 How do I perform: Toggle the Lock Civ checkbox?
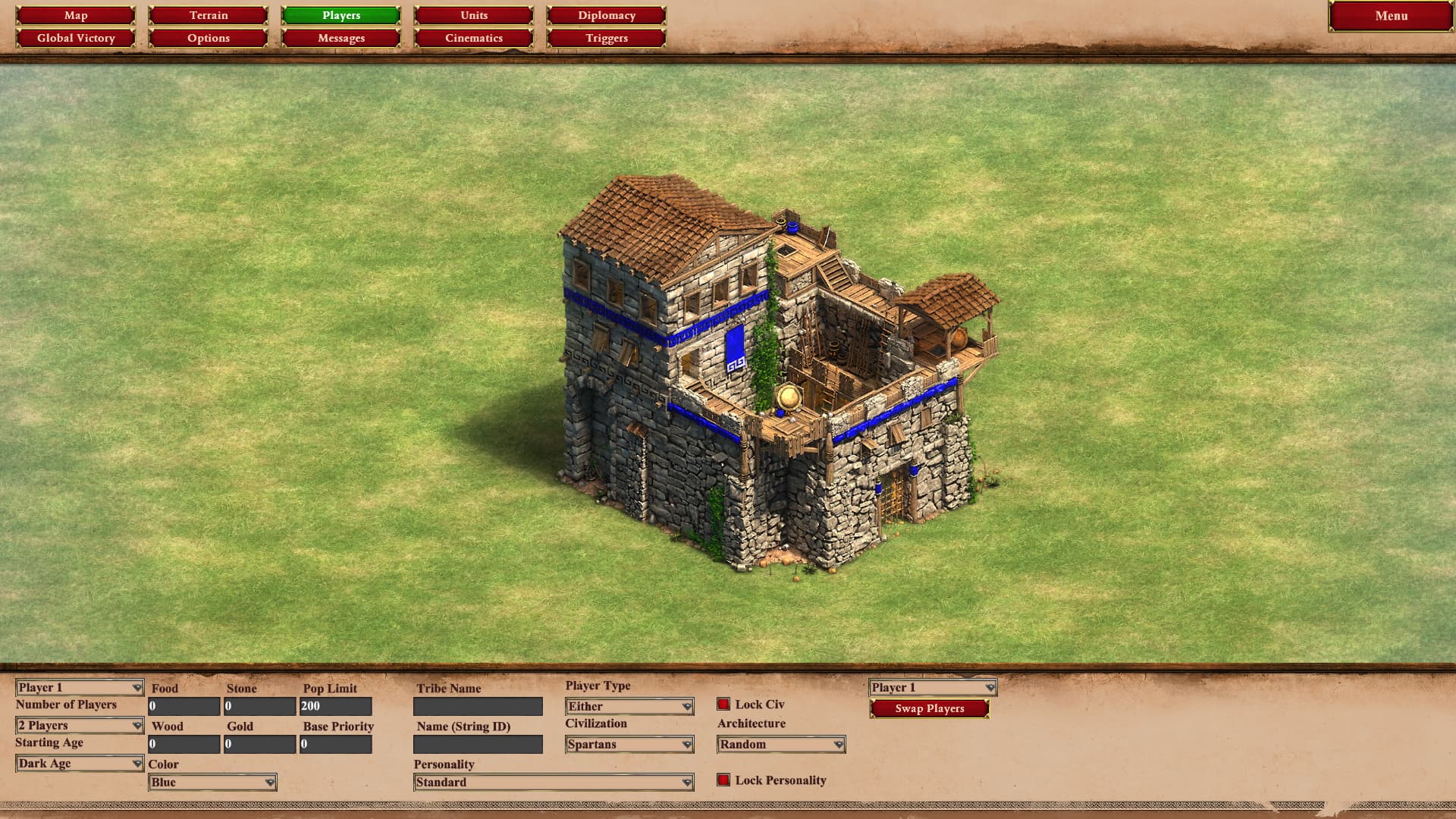click(723, 704)
